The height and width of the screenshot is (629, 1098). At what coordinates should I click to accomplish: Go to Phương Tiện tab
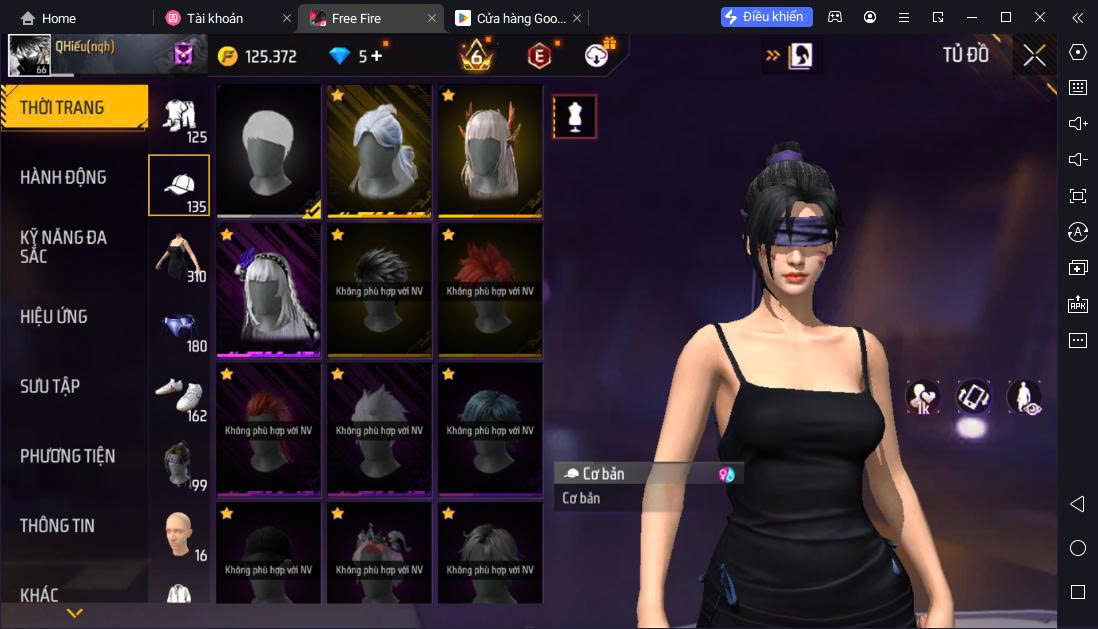tap(67, 456)
